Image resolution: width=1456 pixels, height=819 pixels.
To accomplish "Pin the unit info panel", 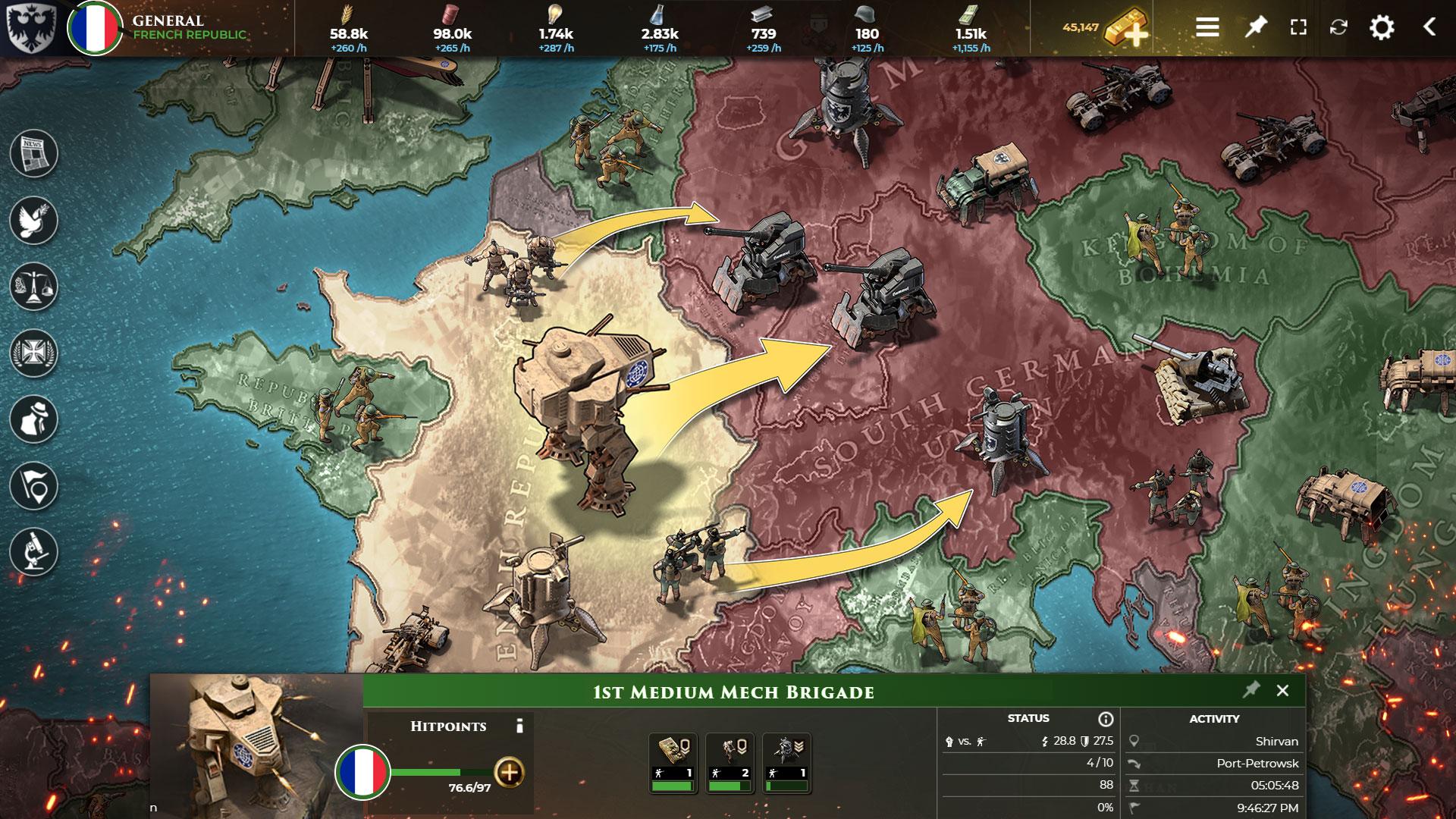I will tap(1250, 690).
